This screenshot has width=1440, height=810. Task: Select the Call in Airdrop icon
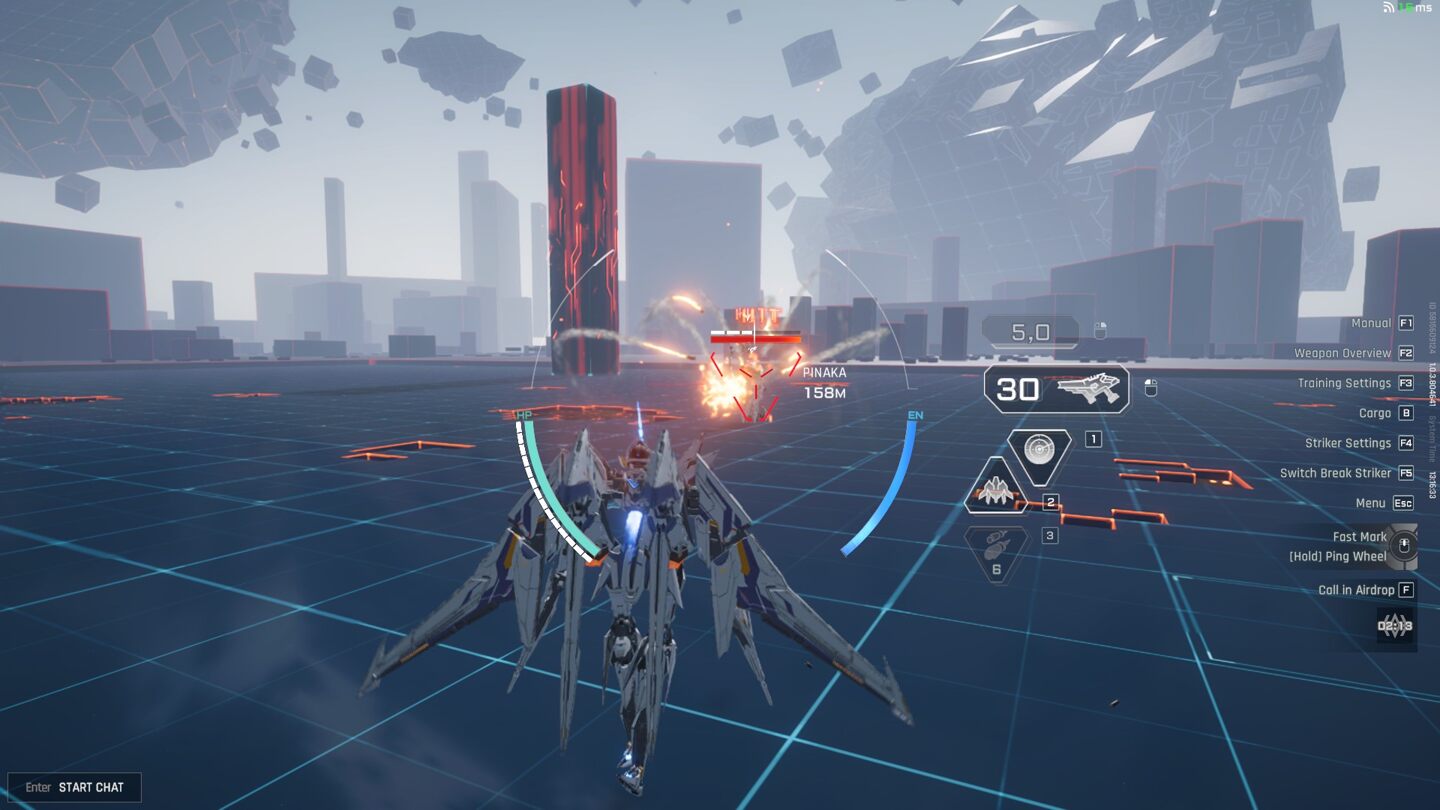[1395, 627]
